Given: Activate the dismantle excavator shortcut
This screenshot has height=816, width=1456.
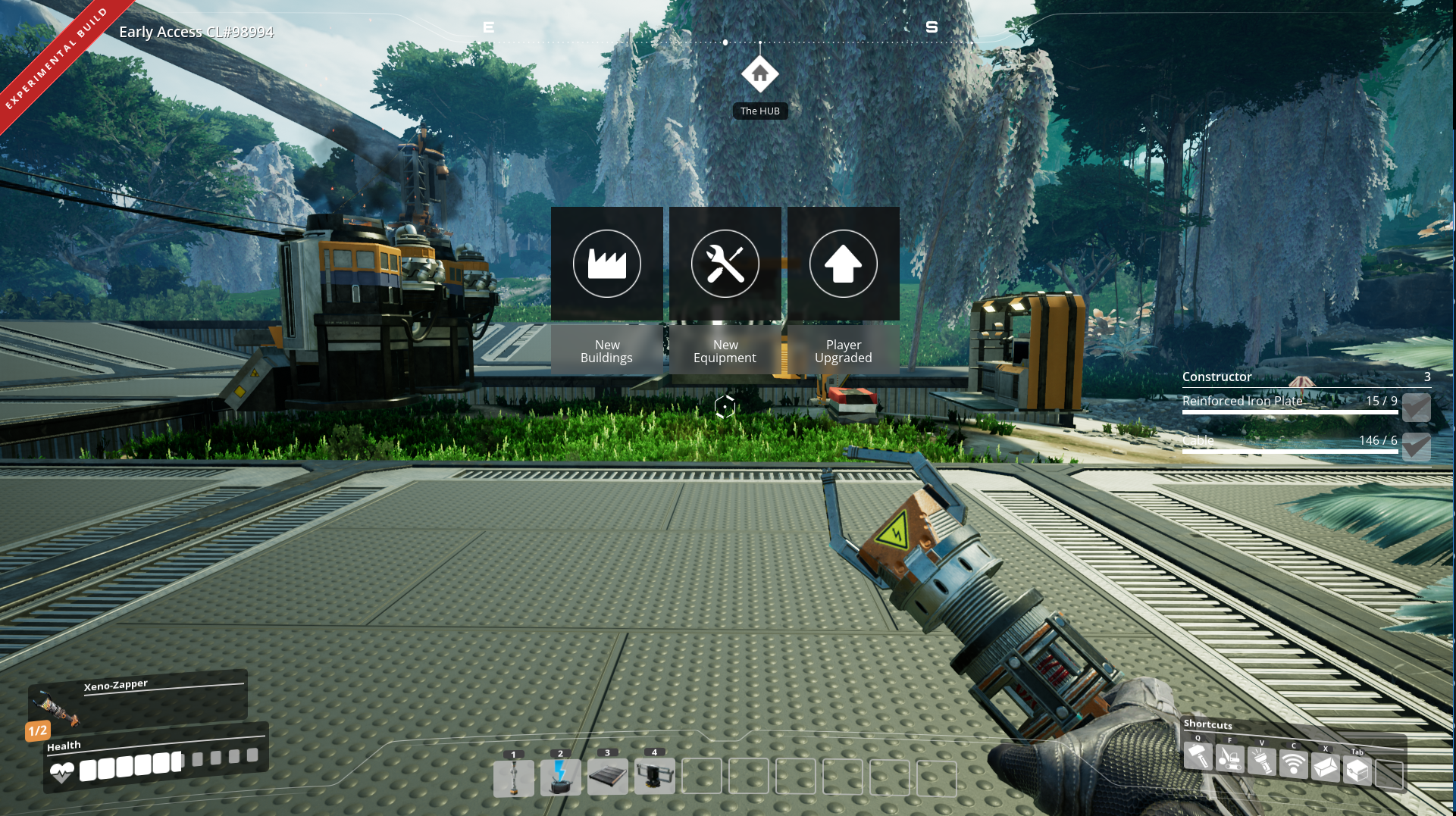Looking at the screenshot, I should click(x=1229, y=759).
